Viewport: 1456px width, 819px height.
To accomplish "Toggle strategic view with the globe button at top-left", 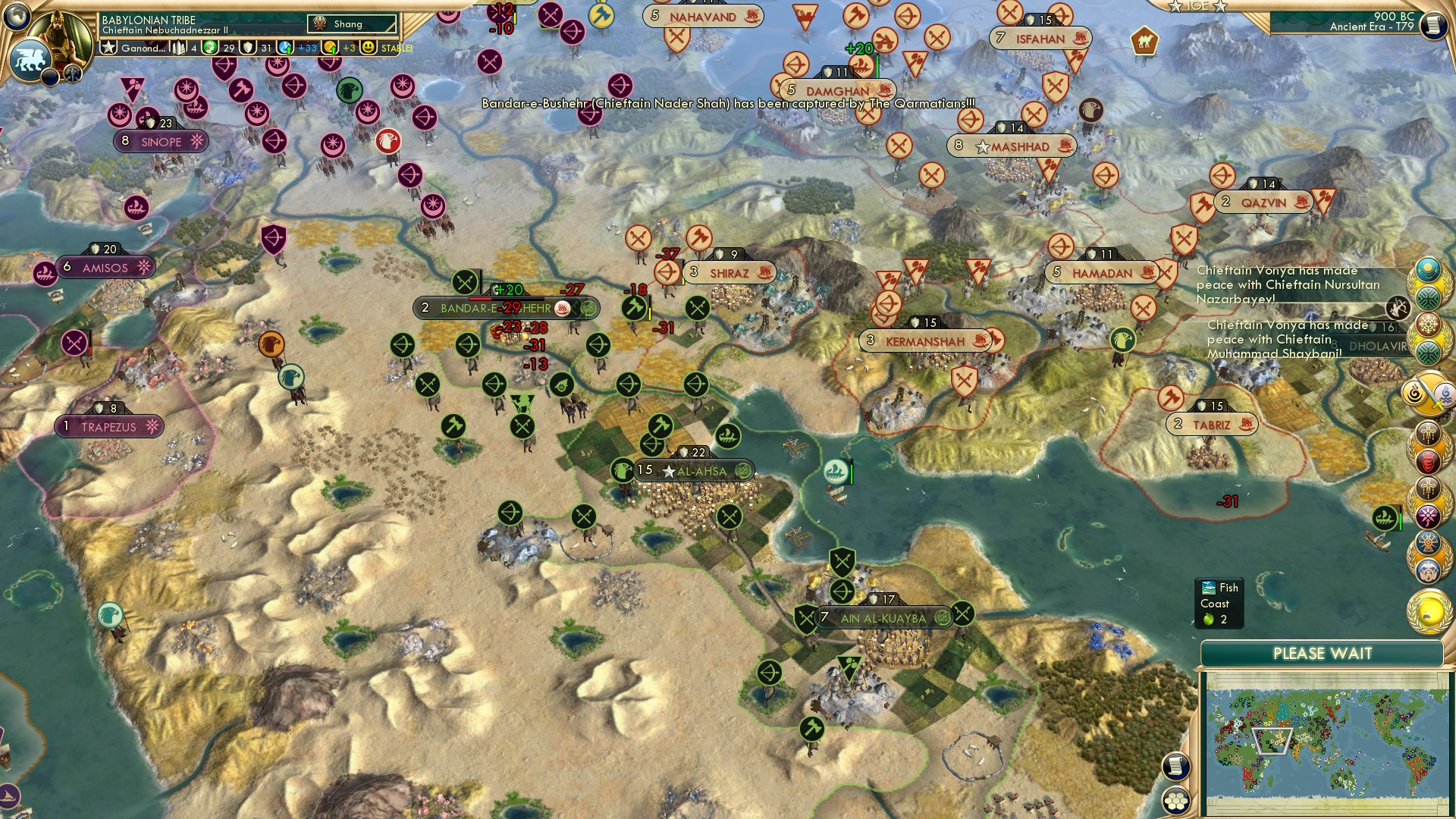I will coord(17,15).
